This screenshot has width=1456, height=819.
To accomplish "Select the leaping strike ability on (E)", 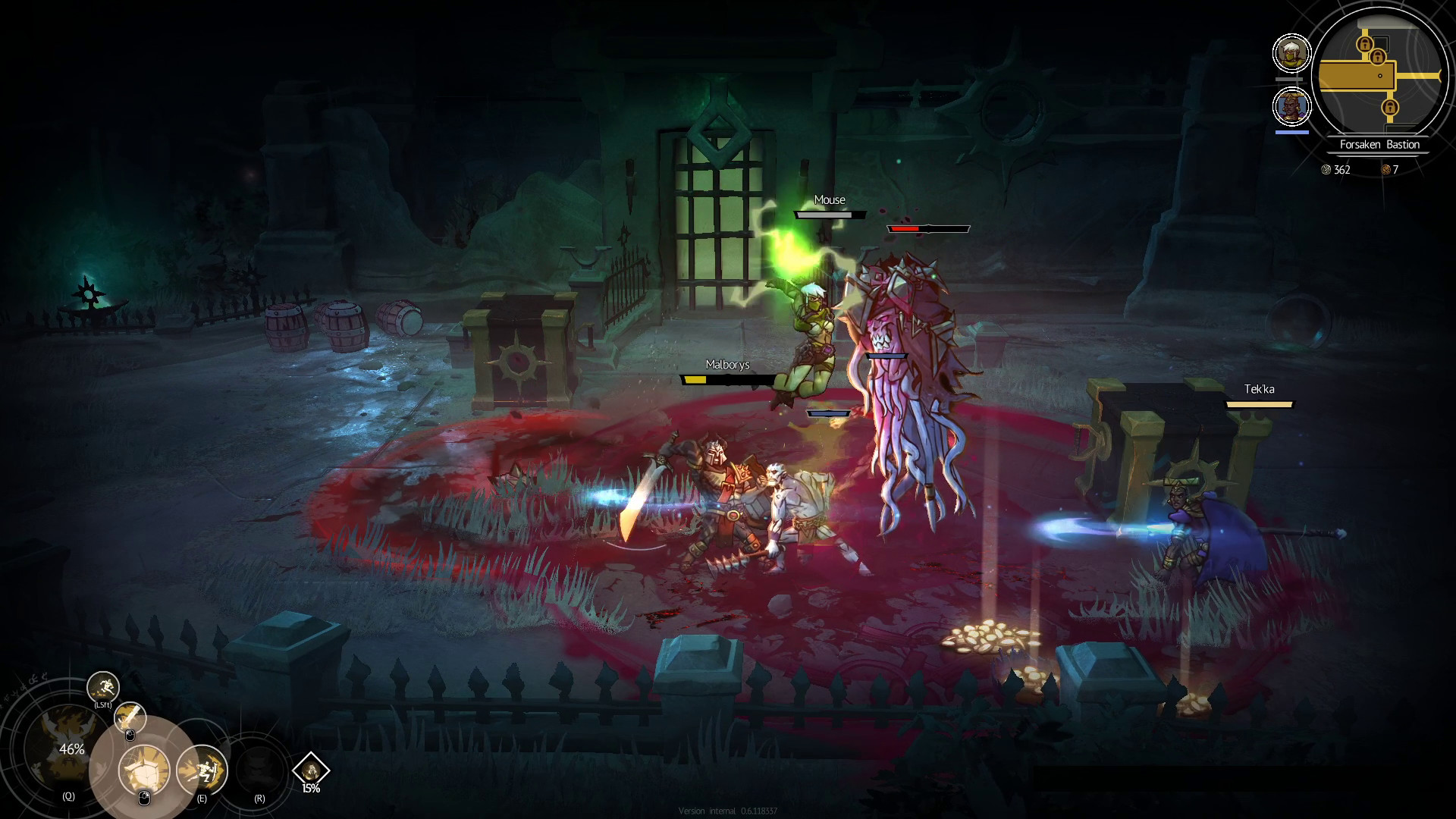I will [x=202, y=770].
